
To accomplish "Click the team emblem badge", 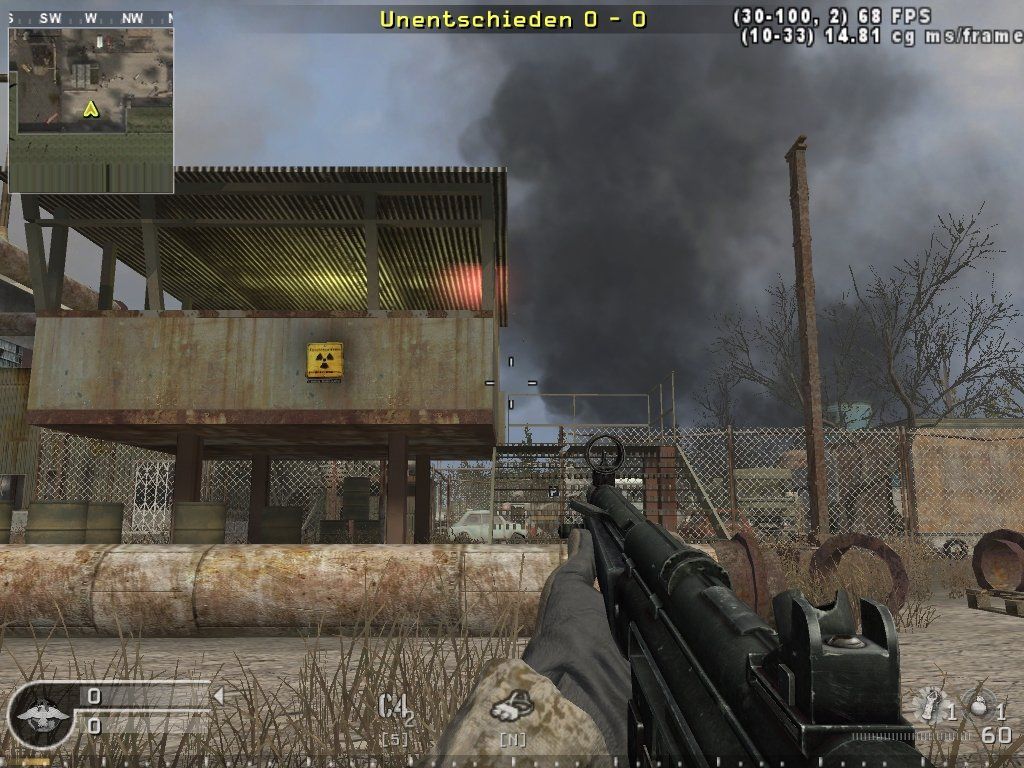I will point(41,714).
